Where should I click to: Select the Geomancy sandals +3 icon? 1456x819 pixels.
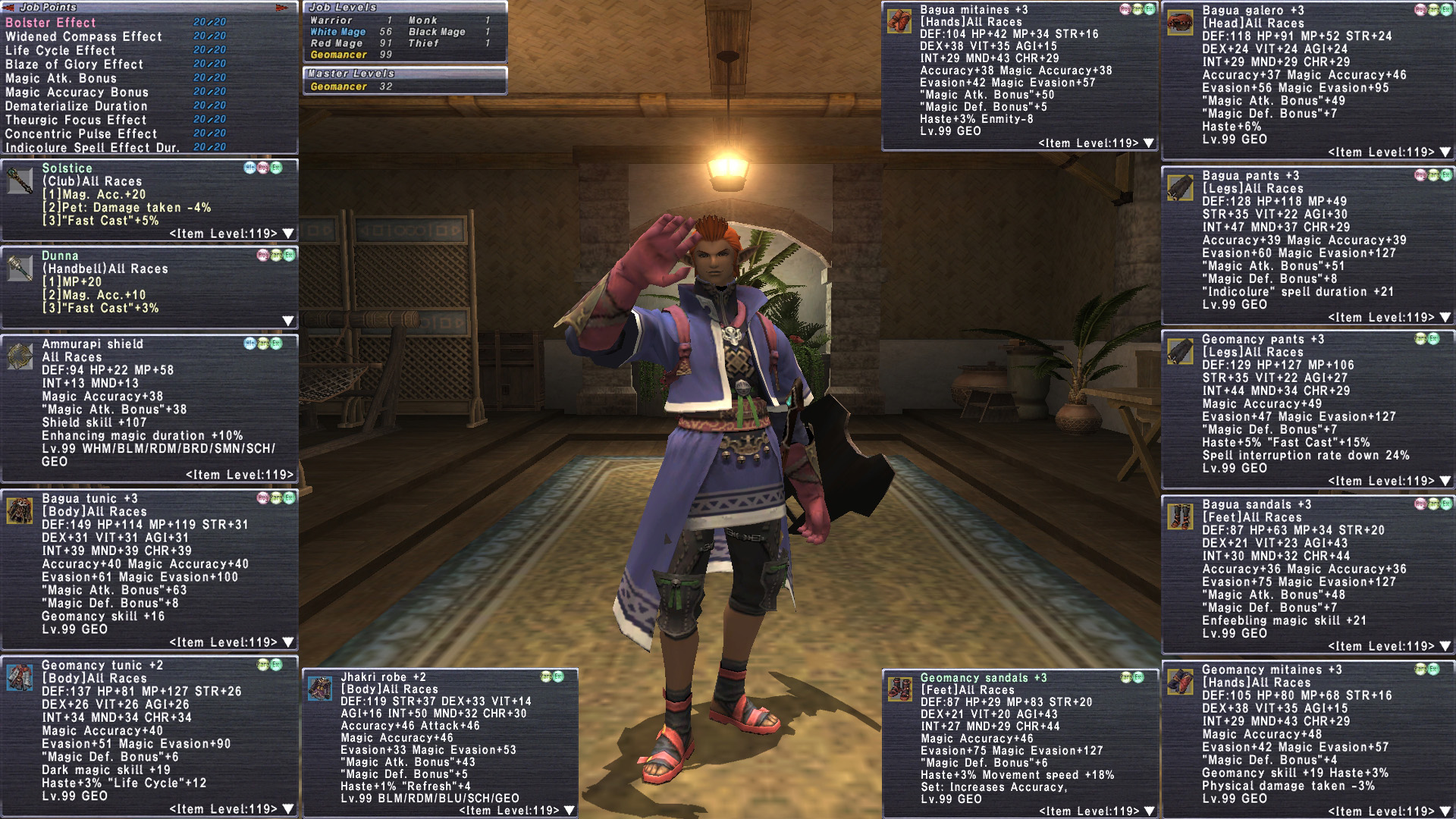(899, 689)
